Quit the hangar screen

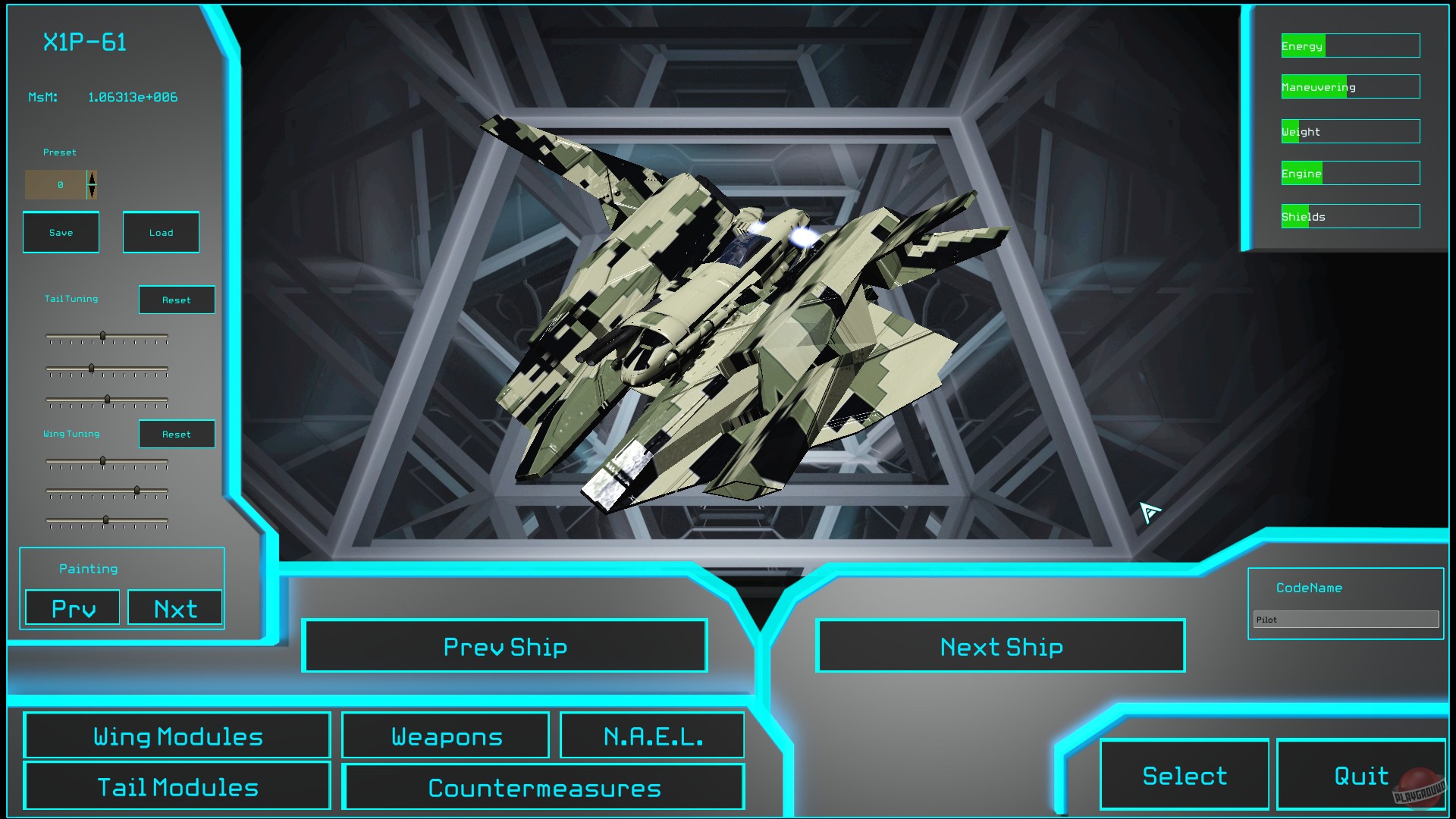(x=1360, y=775)
